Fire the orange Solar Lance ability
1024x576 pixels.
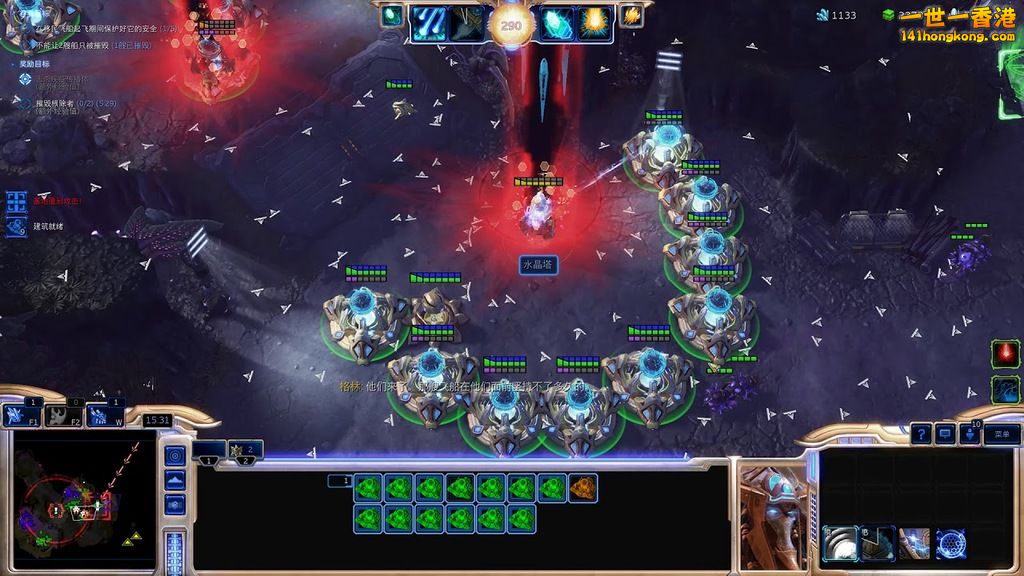[x=595, y=22]
